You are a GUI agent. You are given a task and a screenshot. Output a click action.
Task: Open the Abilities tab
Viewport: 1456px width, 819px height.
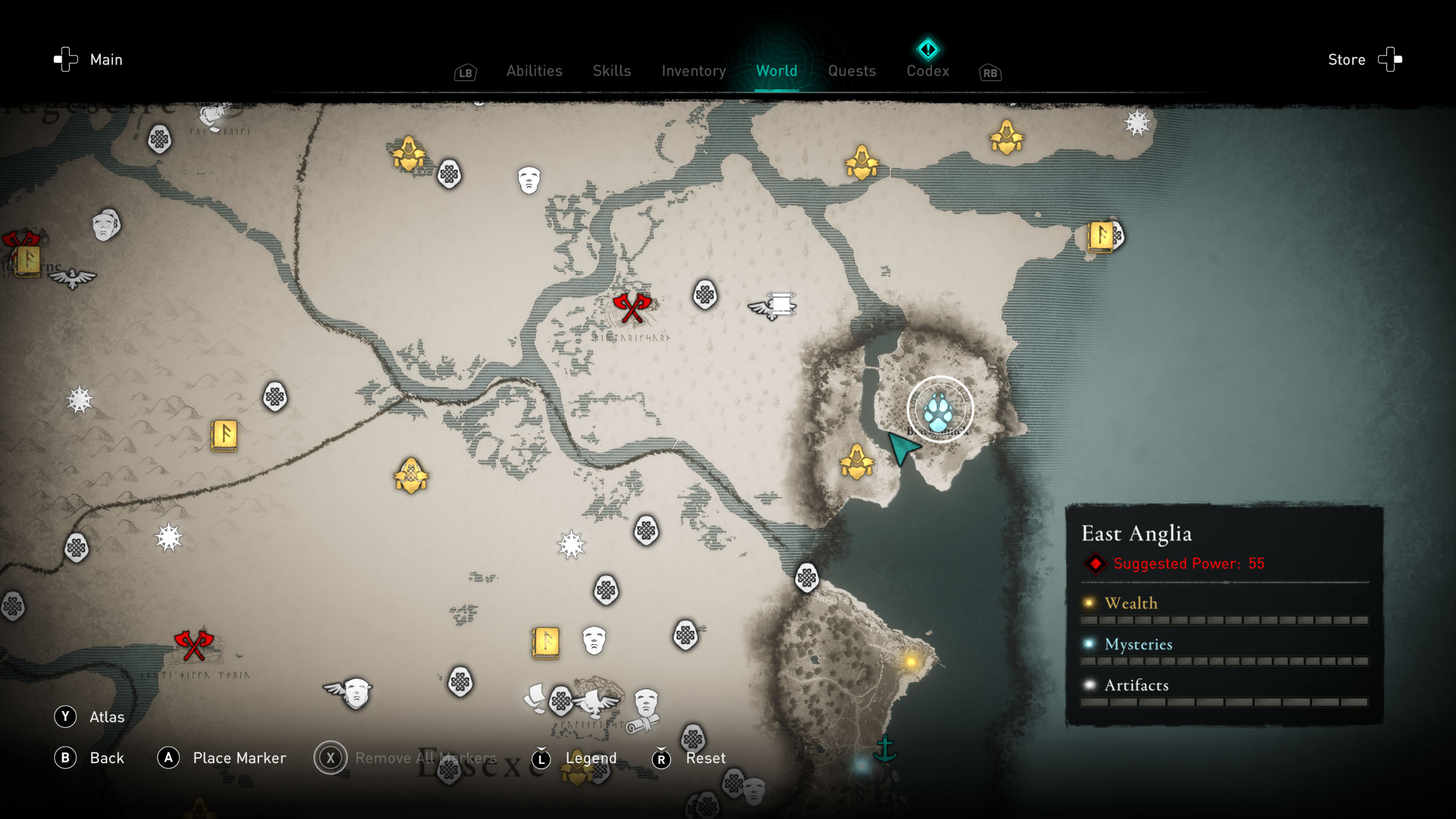point(533,71)
